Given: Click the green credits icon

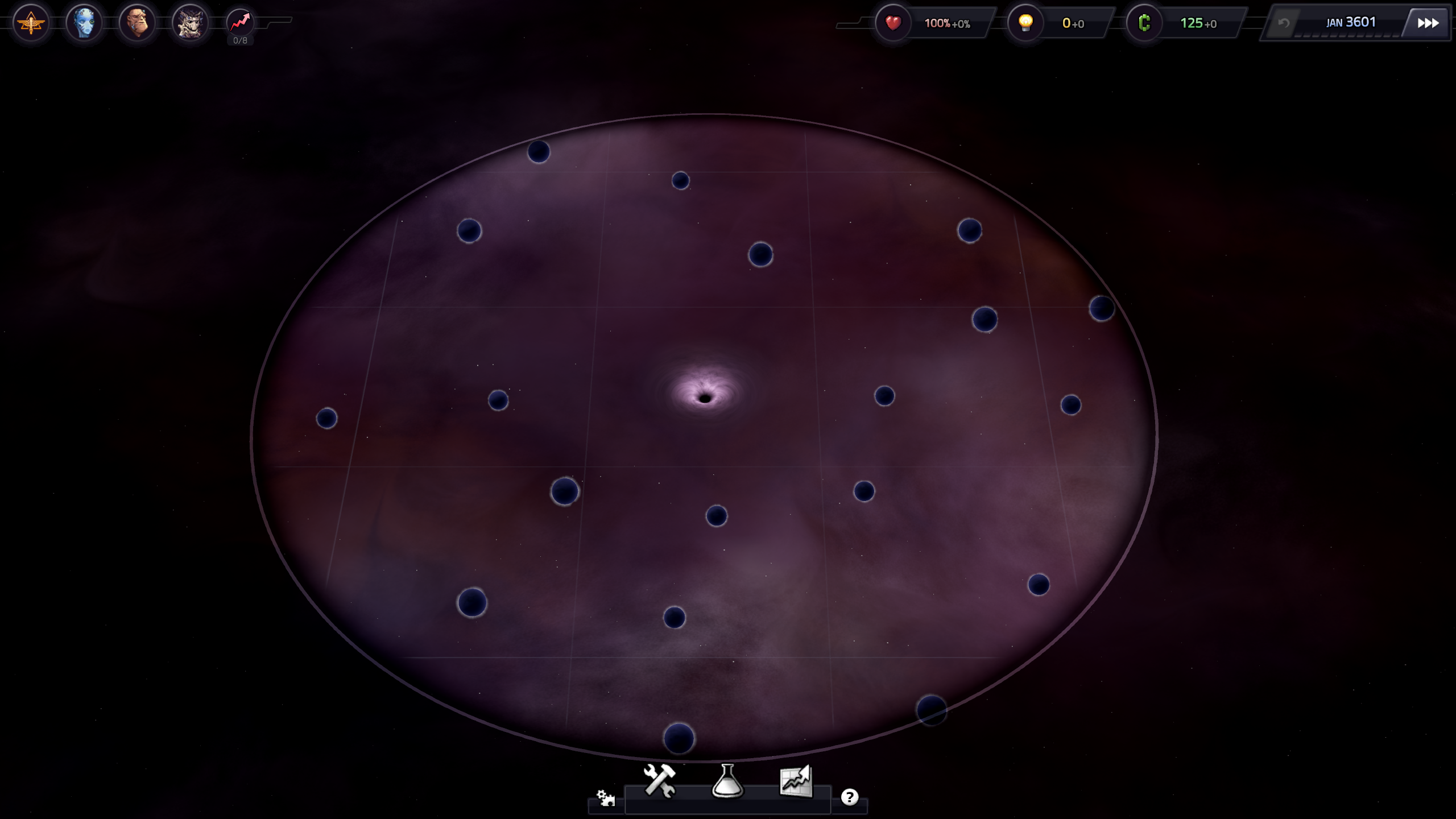Looking at the screenshot, I should click(x=1144, y=23).
